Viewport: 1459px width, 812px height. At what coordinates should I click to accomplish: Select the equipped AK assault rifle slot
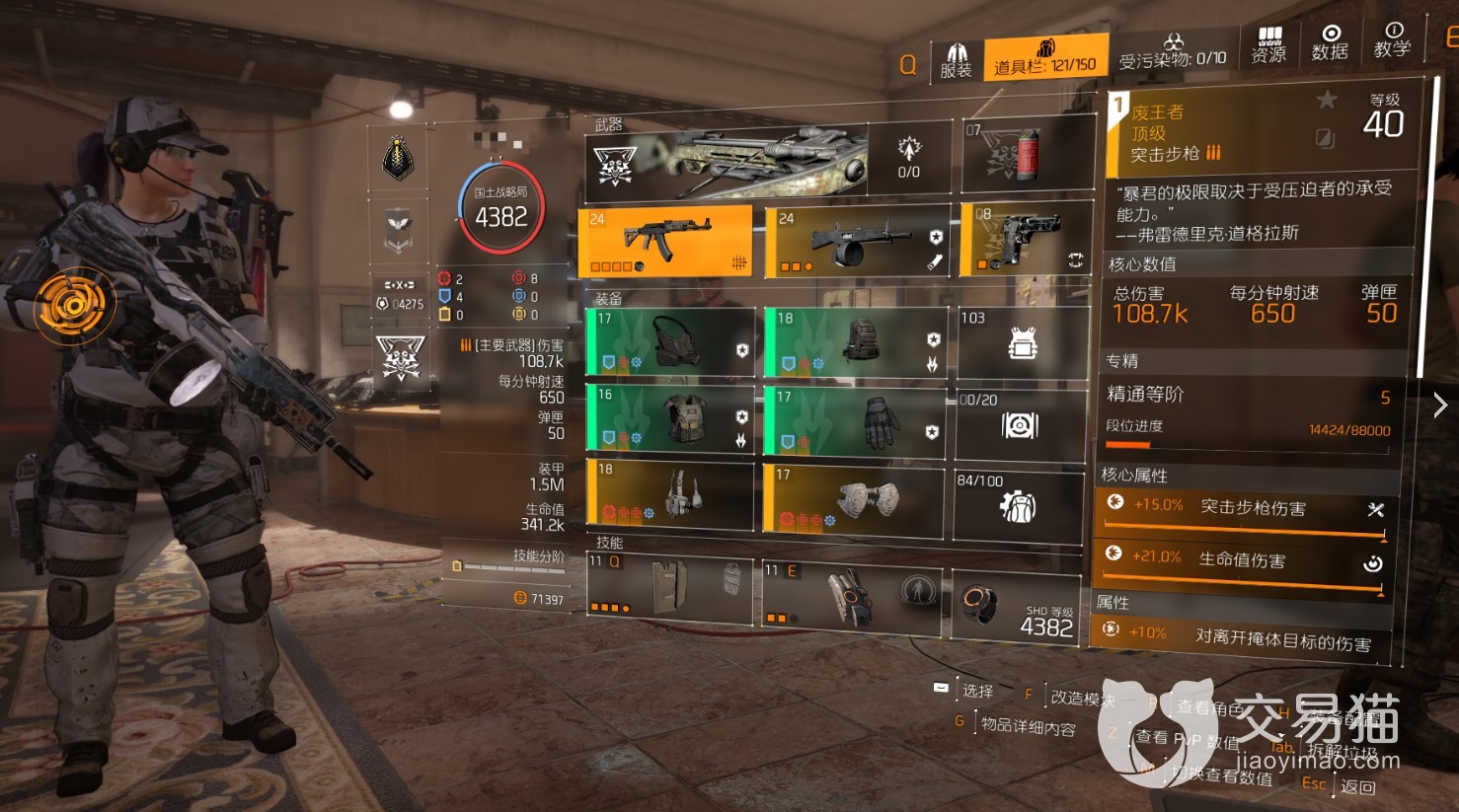tap(666, 242)
